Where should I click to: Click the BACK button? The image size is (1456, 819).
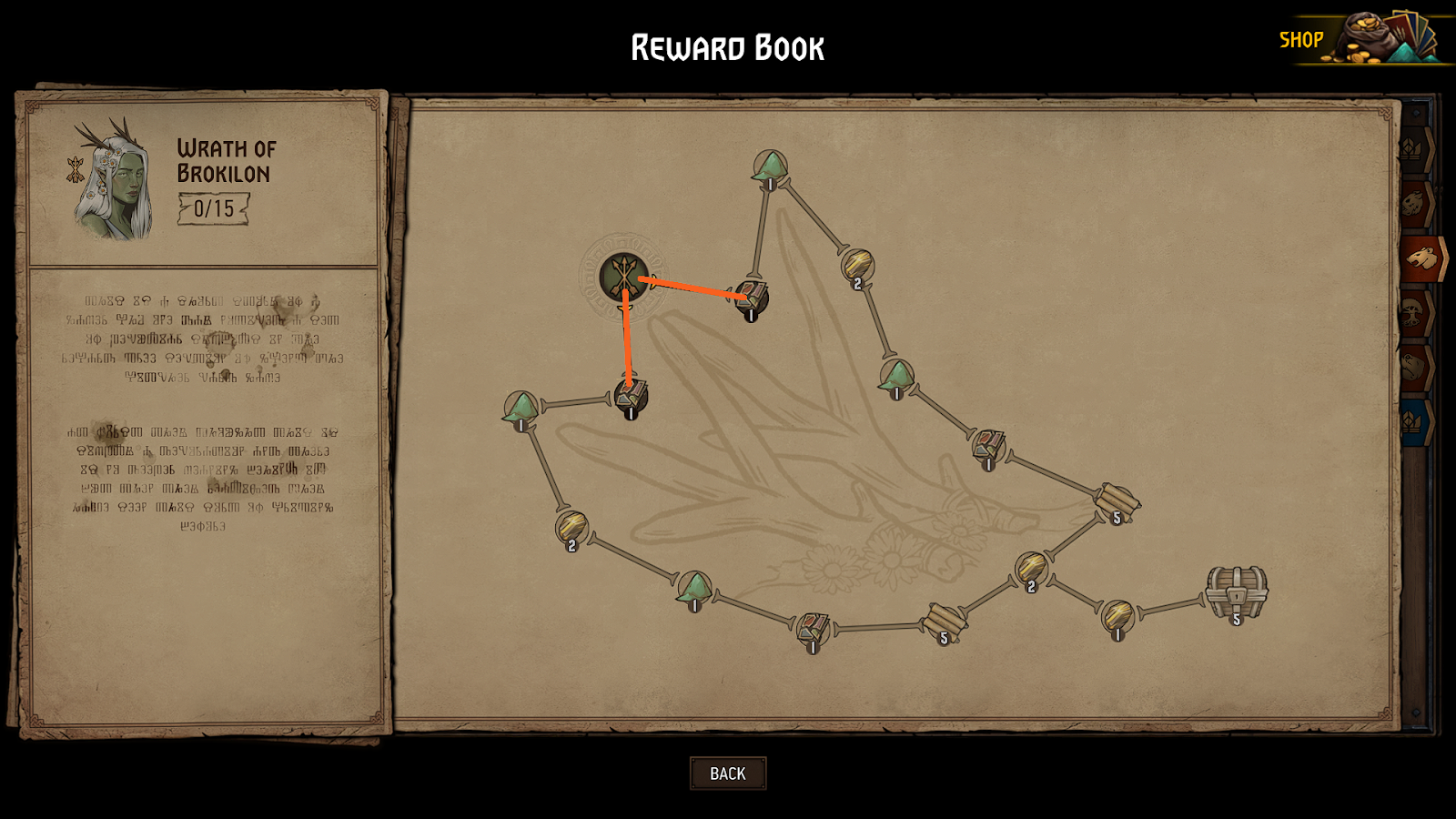(727, 773)
